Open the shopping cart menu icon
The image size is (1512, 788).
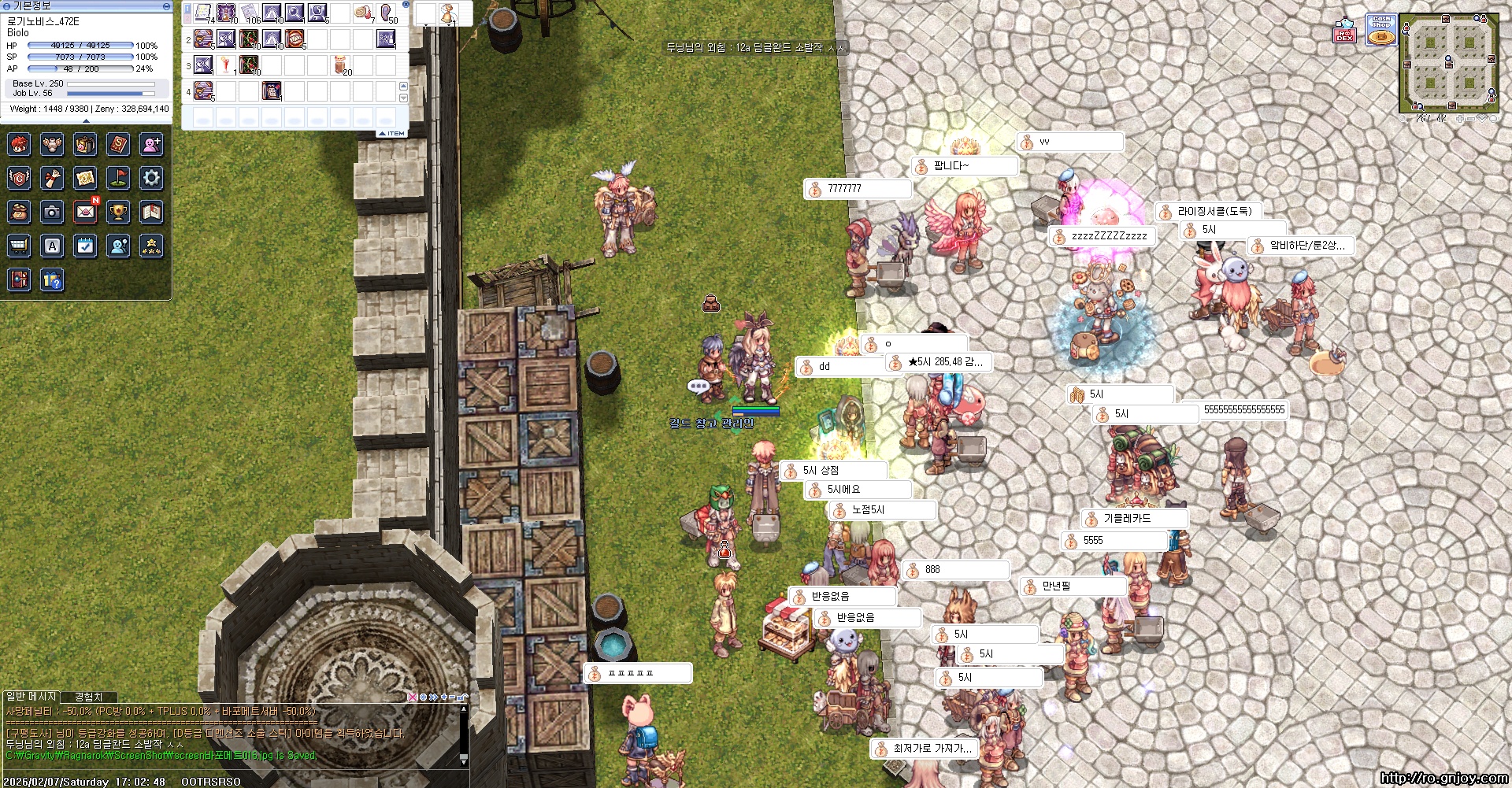pyautogui.click(x=19, y=246)
